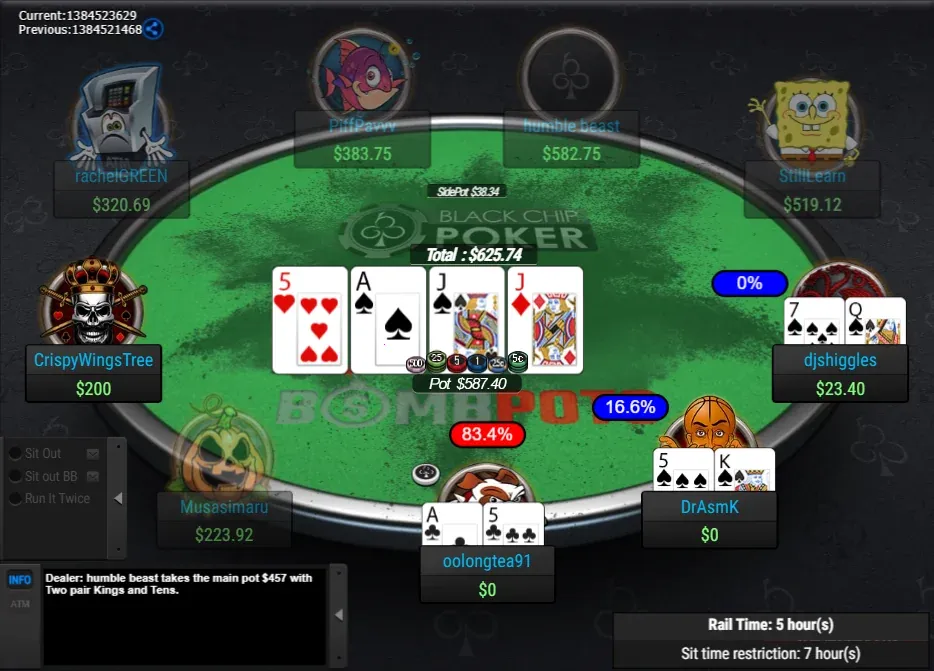Open StillLearn's player seat
The image size is (934, 671).
[x=811, y=190]
